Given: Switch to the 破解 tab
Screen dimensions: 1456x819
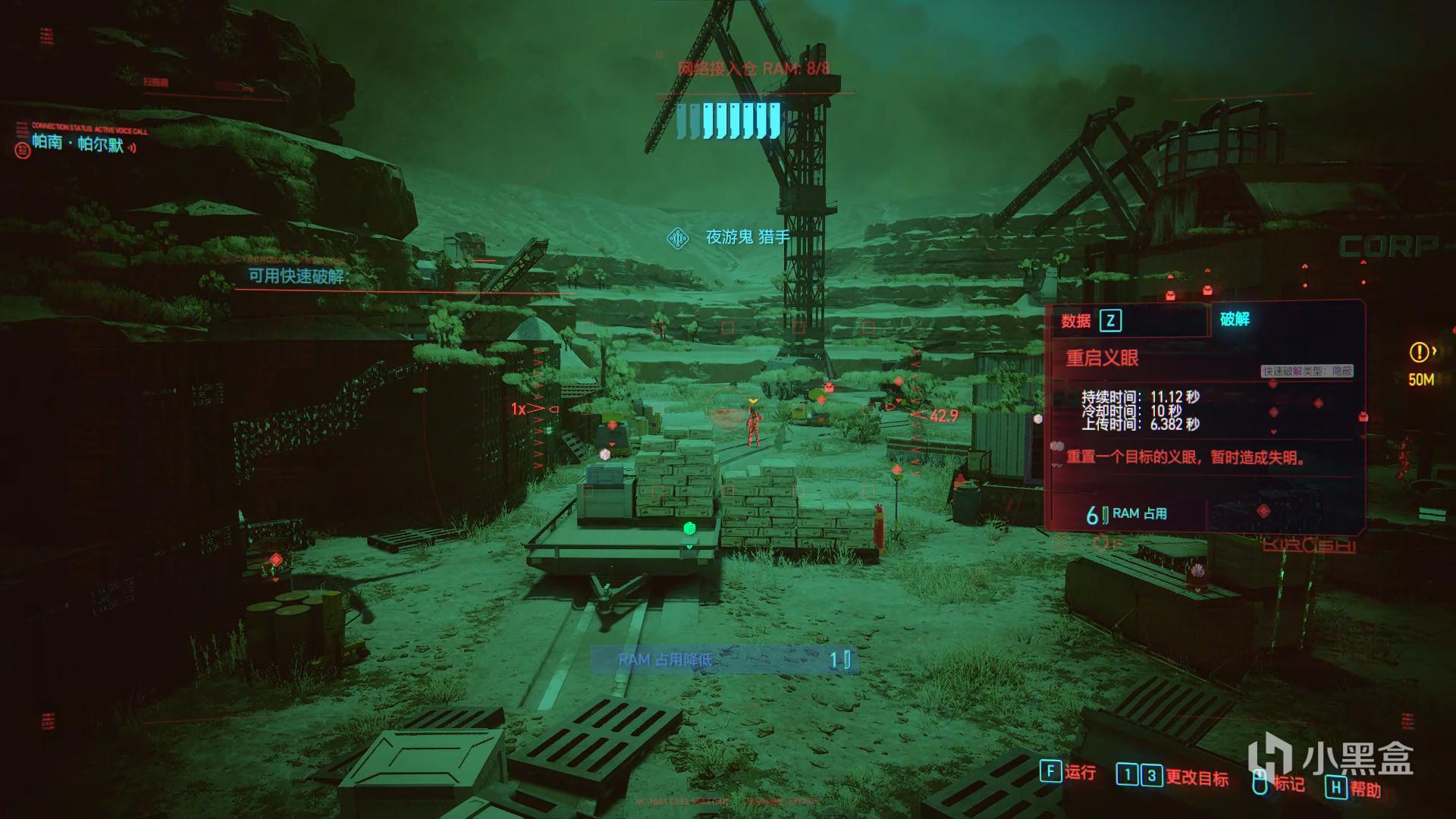Looking at the screenshot, I should [x=1235, y=319].
